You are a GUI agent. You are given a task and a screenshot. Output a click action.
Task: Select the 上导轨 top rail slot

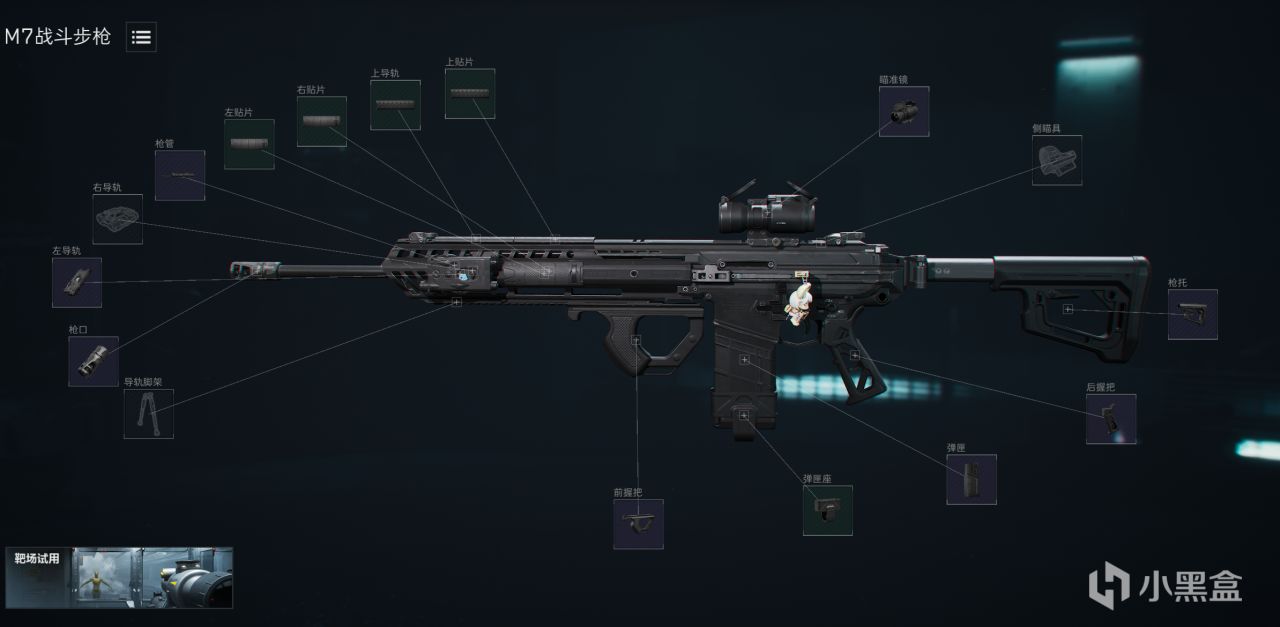[395, 105]
